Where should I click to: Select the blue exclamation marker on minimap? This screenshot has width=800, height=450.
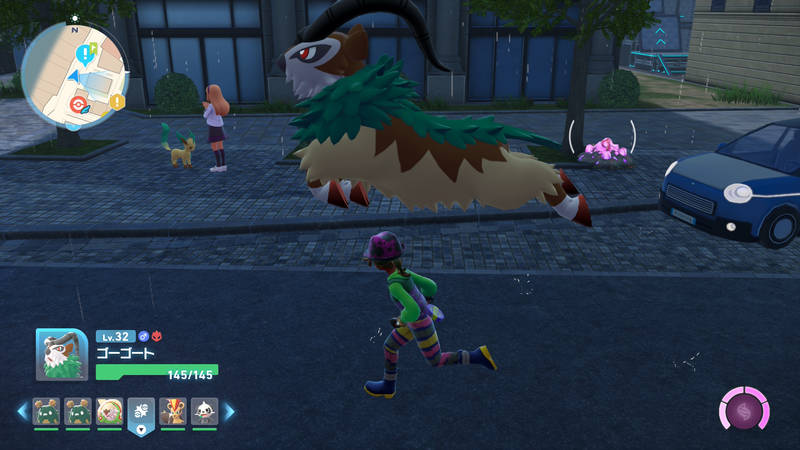point(83,52)
